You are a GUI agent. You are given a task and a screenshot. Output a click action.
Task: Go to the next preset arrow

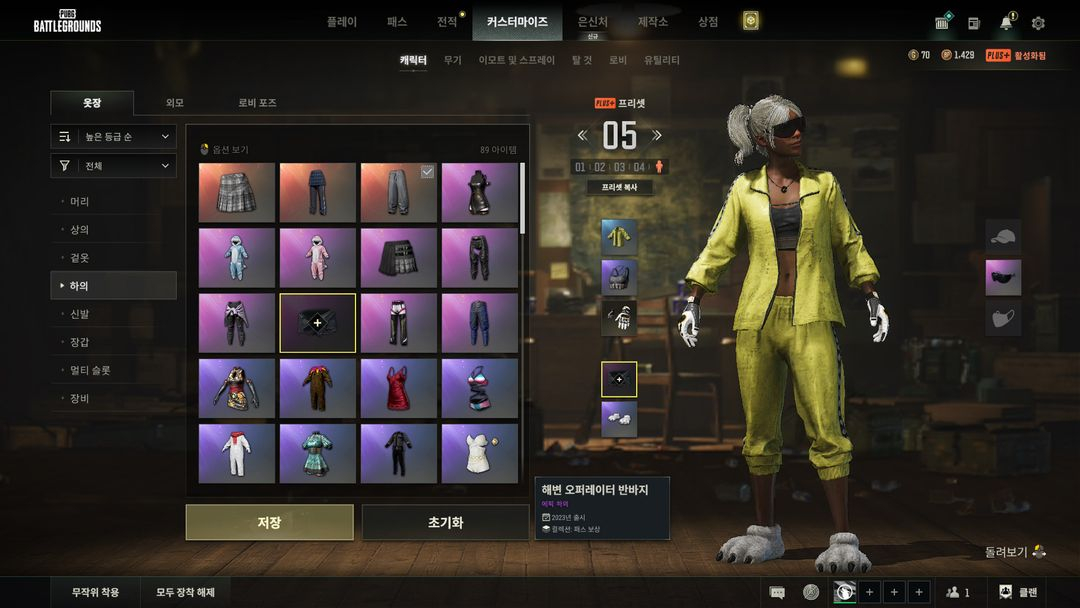coord(657,136)
